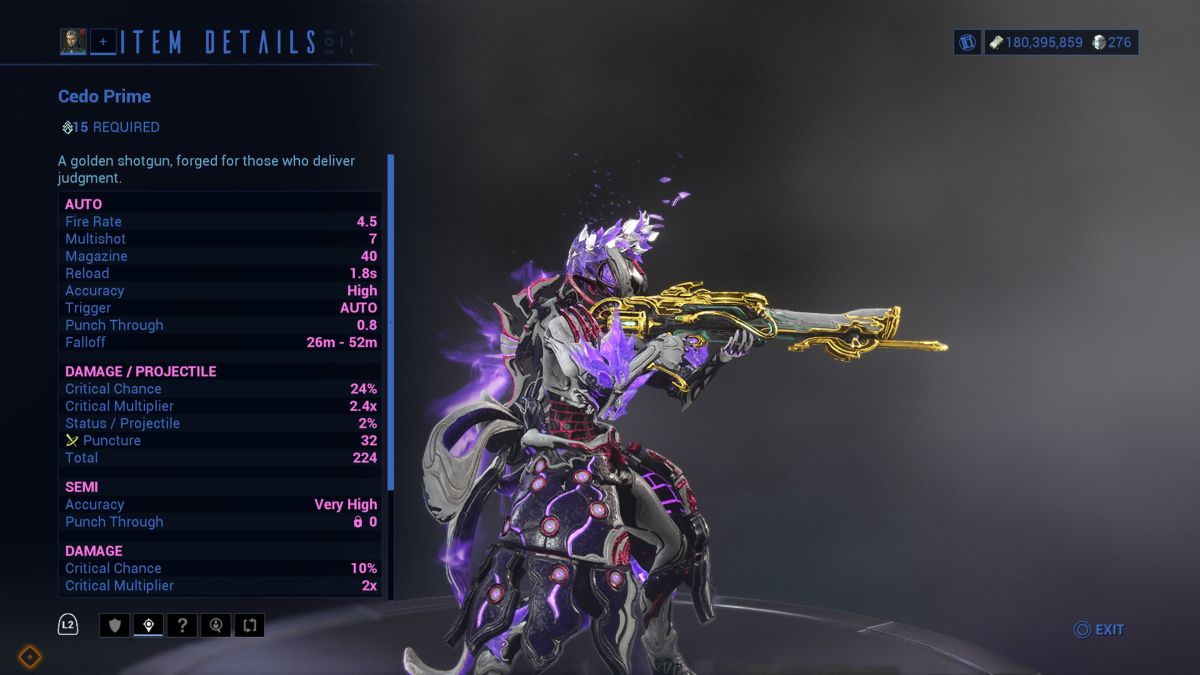Click the plus button beside the portrait

[103, 41]
